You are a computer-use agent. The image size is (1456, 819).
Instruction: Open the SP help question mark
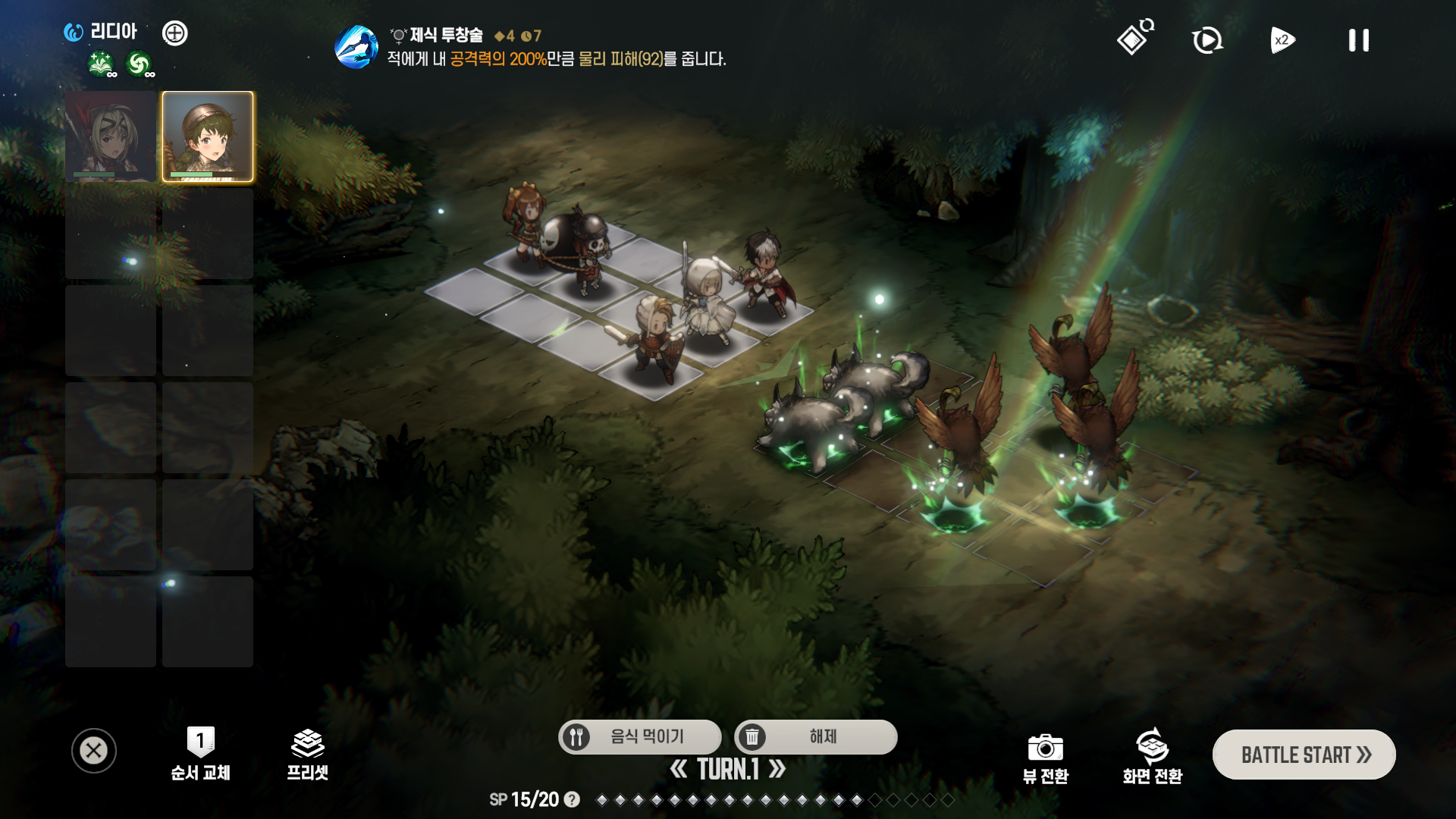click(x=573, y=799)
